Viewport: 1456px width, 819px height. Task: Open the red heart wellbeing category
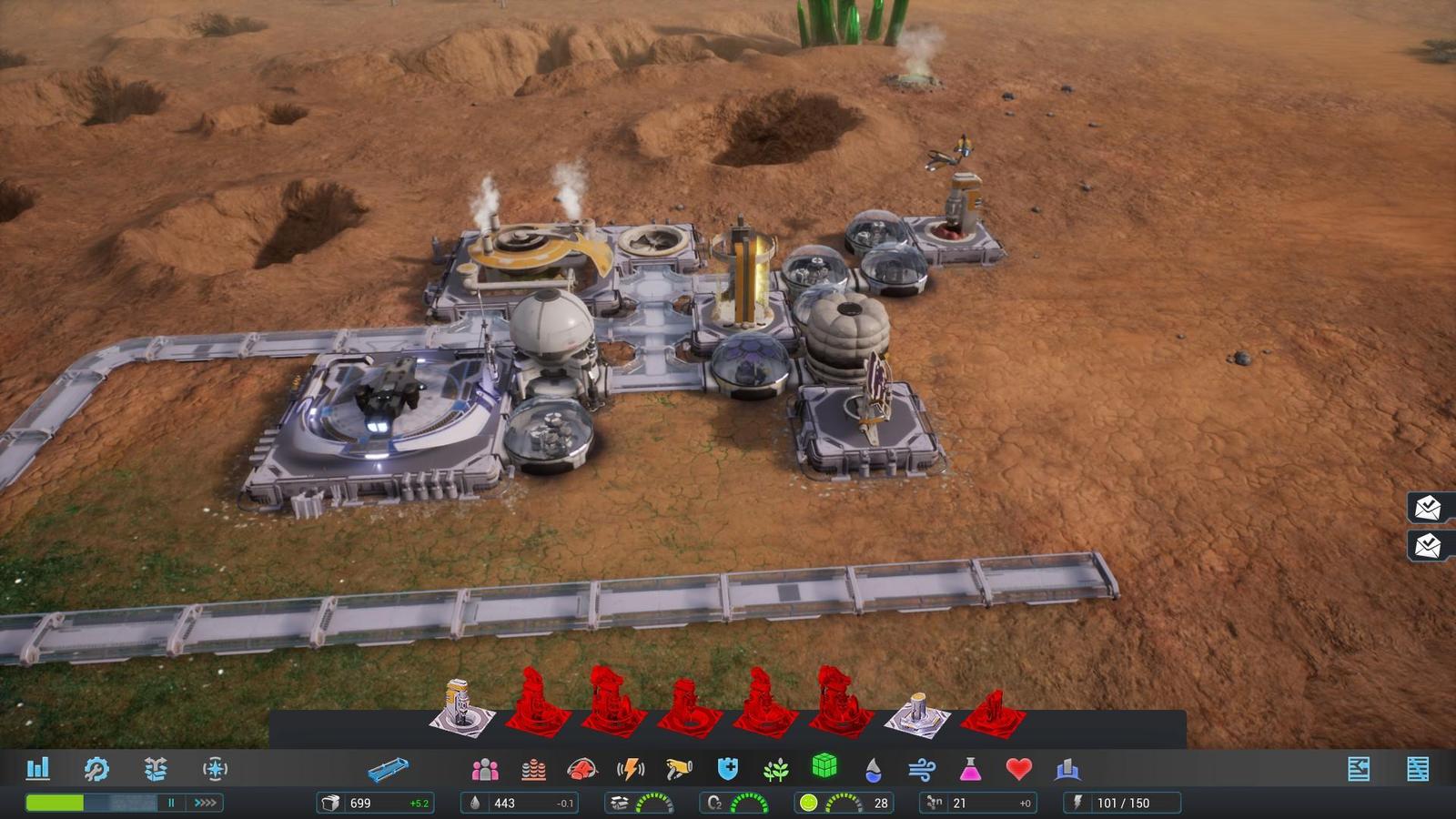[x=1018, y=770]
